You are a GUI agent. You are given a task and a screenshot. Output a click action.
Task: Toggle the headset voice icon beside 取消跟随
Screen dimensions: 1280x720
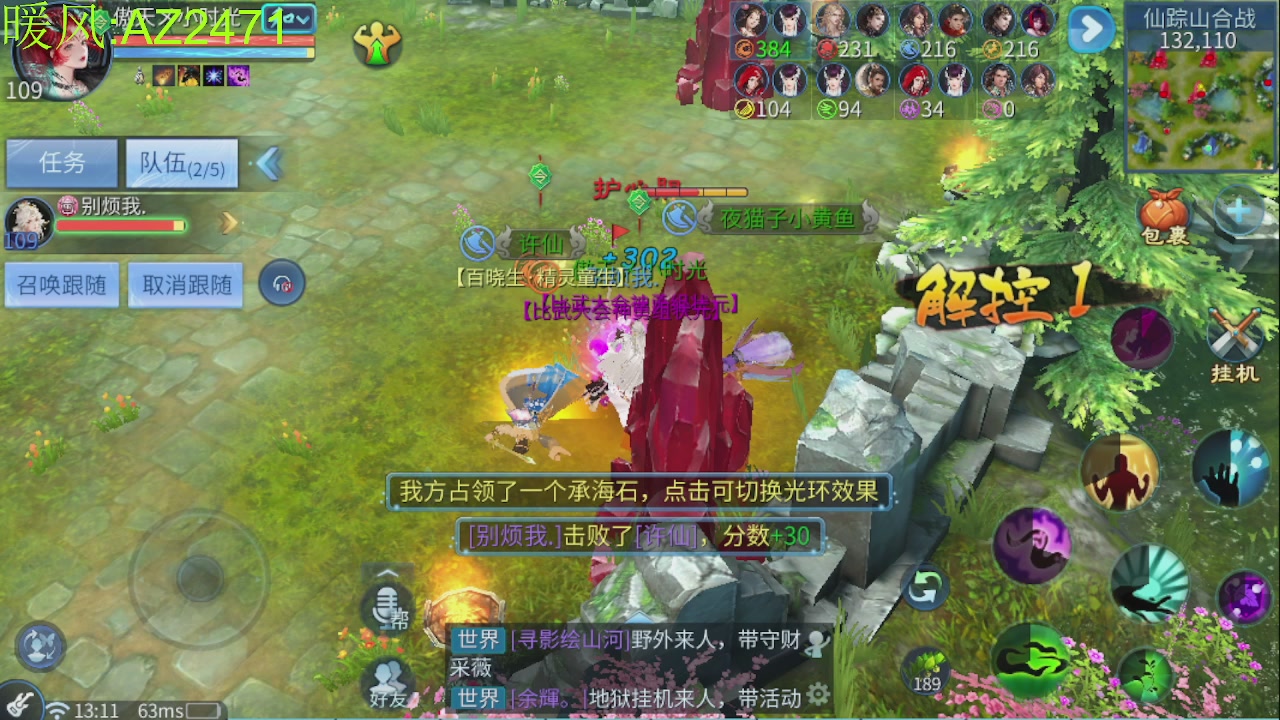click(x=281, y=283)
